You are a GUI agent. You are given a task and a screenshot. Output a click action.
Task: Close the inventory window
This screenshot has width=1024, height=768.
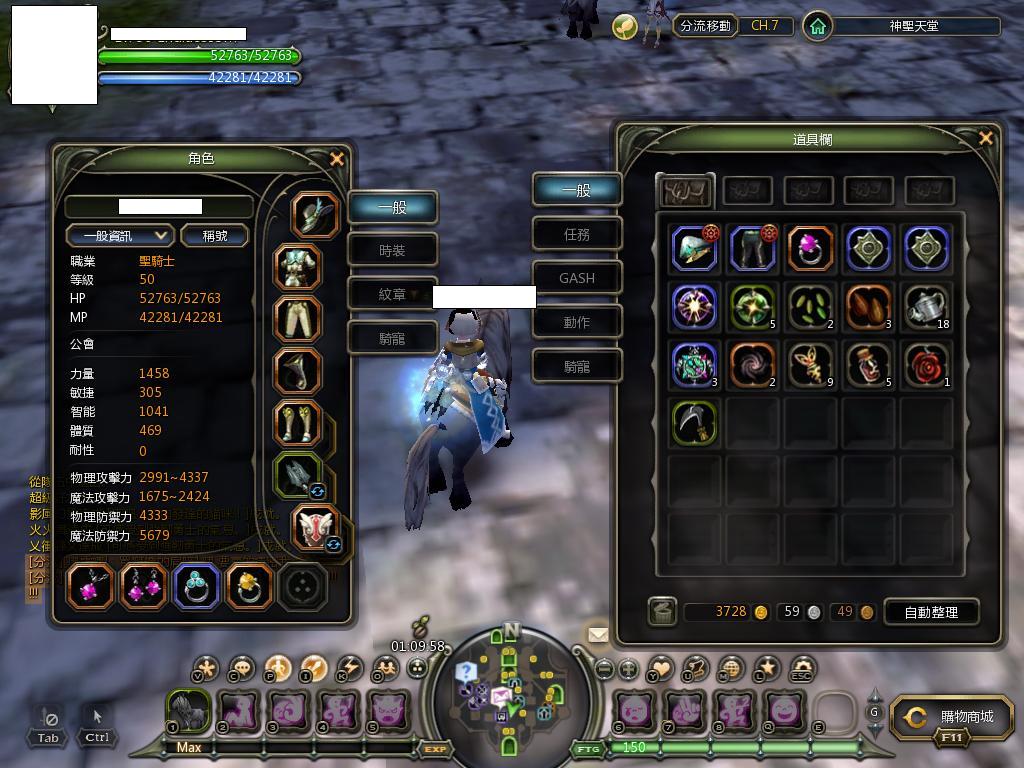pyautogui.click(x=986, y=139)
